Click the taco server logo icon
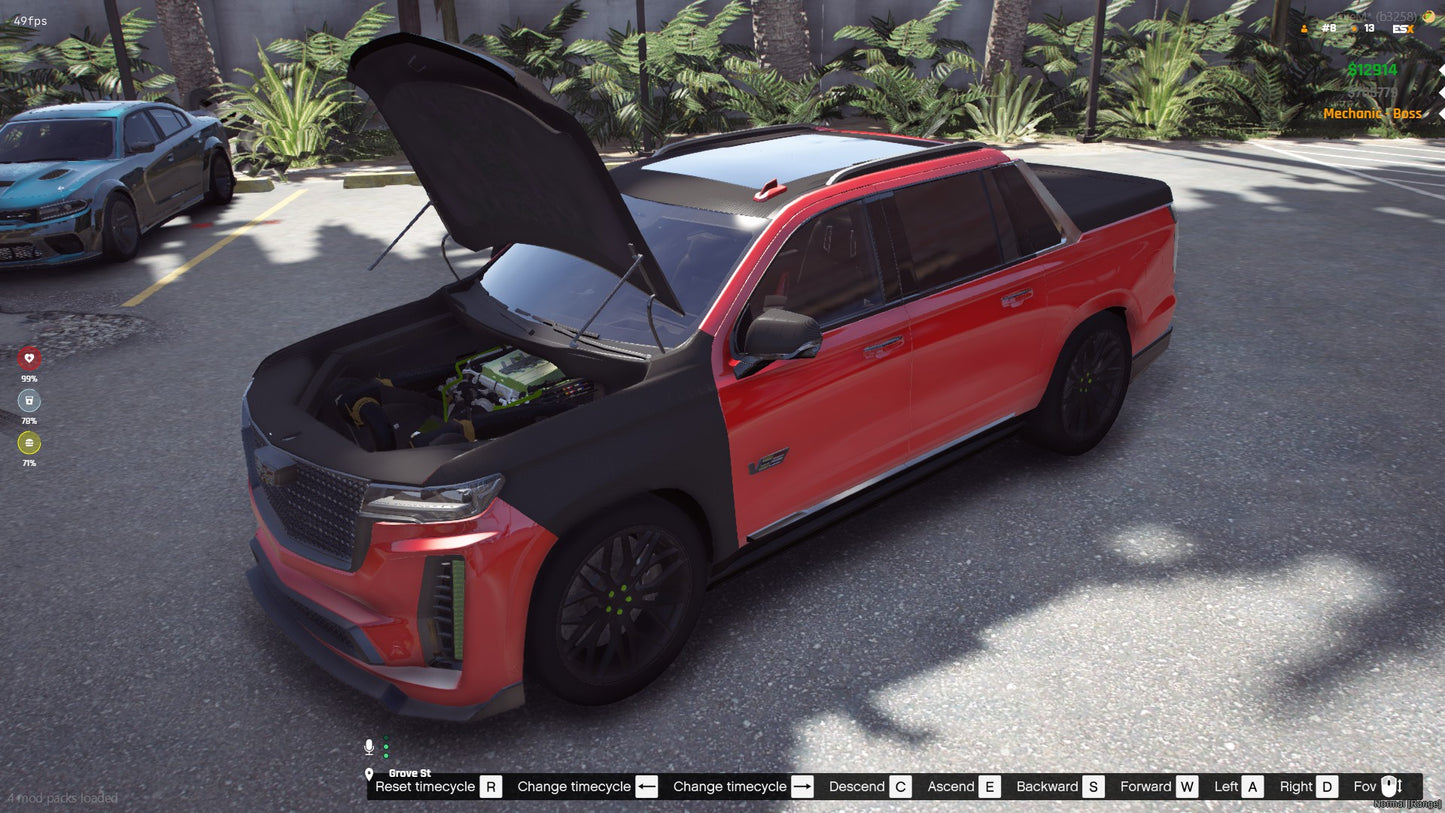The image size is (1445, 813). (x=1428, y=15)
